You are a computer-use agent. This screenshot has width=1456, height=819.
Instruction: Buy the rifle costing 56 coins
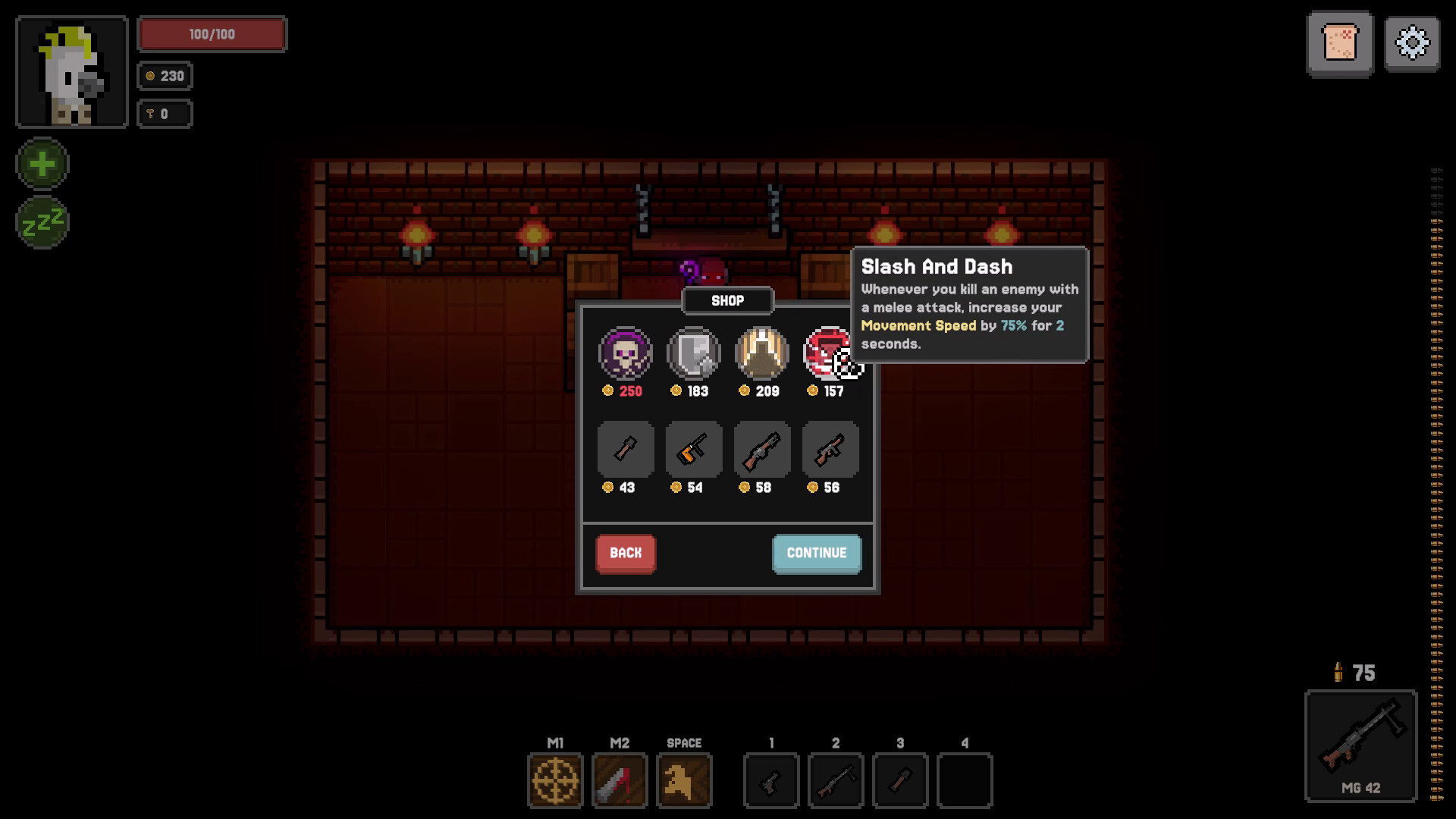830,449
